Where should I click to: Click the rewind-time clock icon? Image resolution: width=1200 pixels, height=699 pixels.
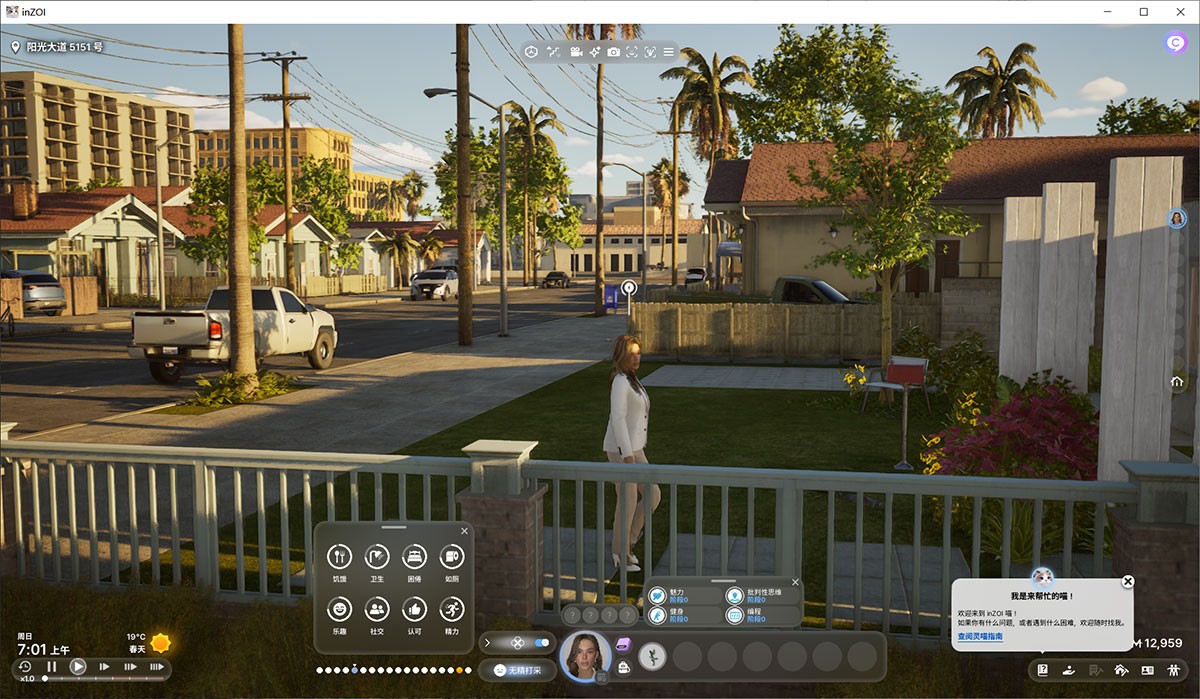(25, 666)
